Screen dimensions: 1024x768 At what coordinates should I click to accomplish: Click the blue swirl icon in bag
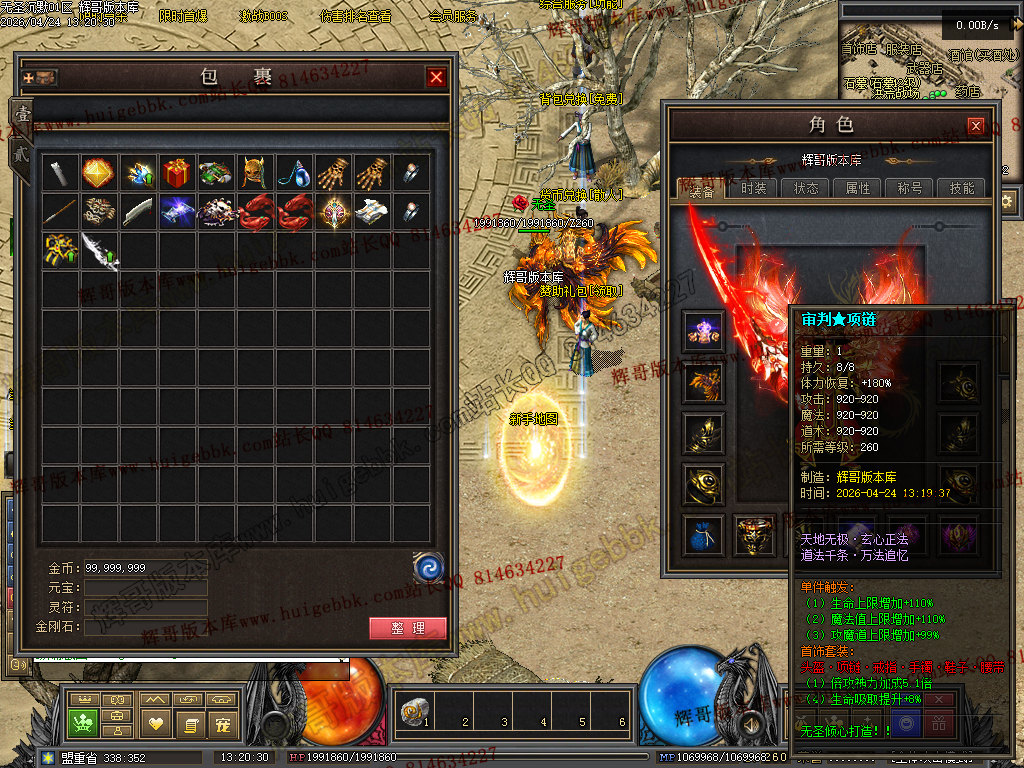[428, 568]
